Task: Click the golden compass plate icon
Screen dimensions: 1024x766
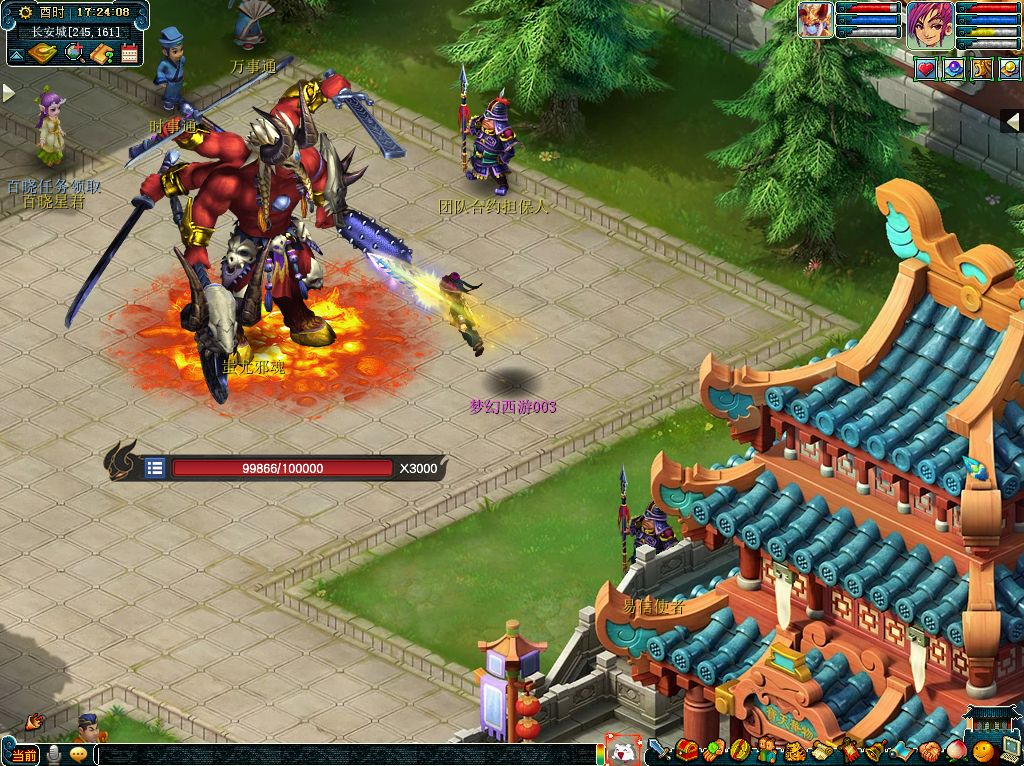Action: [x=42, y=53]
